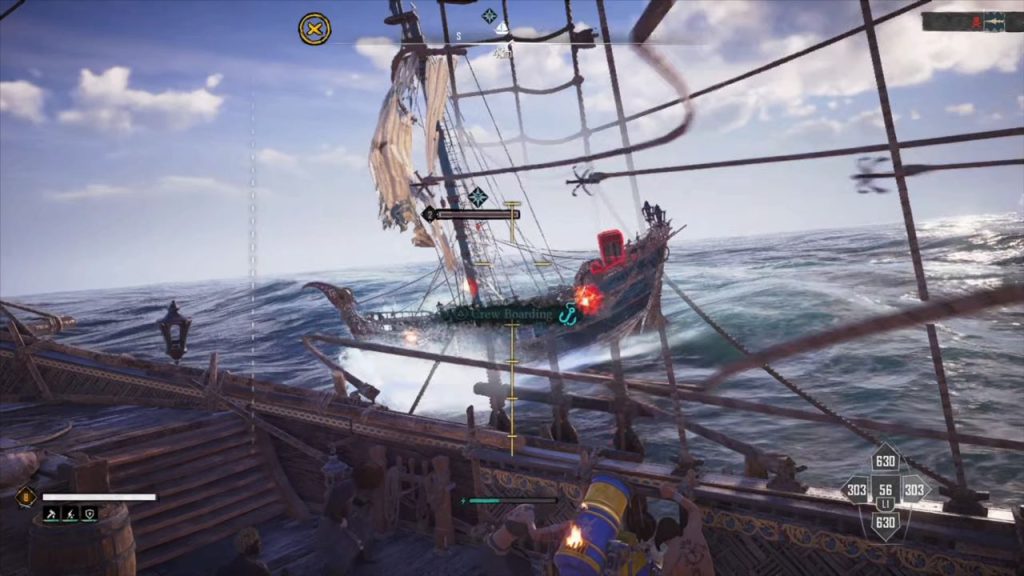Select the diamond marker on the compass bar
This screenshot has height=576, width=1024.
tap(489, 15)
